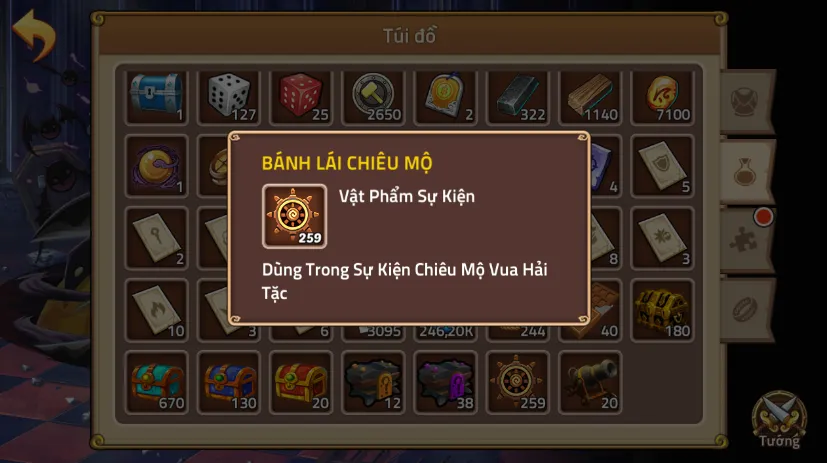Screen dimensions: 827x463
Task: Select the ship wheel slot with 259
Action: (x=518, y=382)
